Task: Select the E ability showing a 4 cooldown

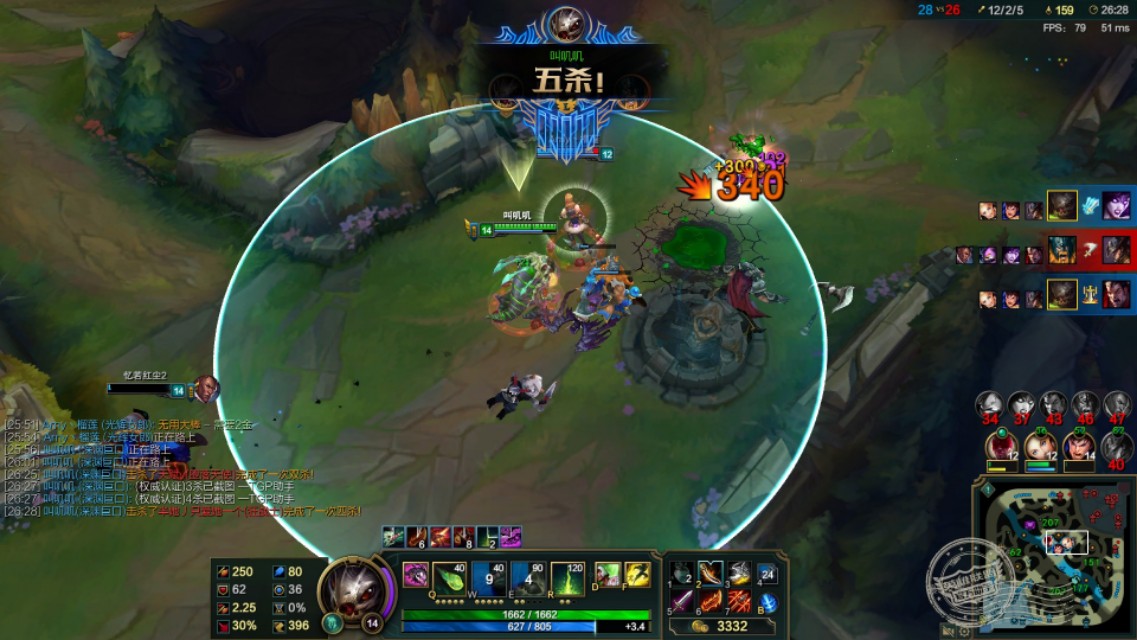Action: (x=528, y=577)
